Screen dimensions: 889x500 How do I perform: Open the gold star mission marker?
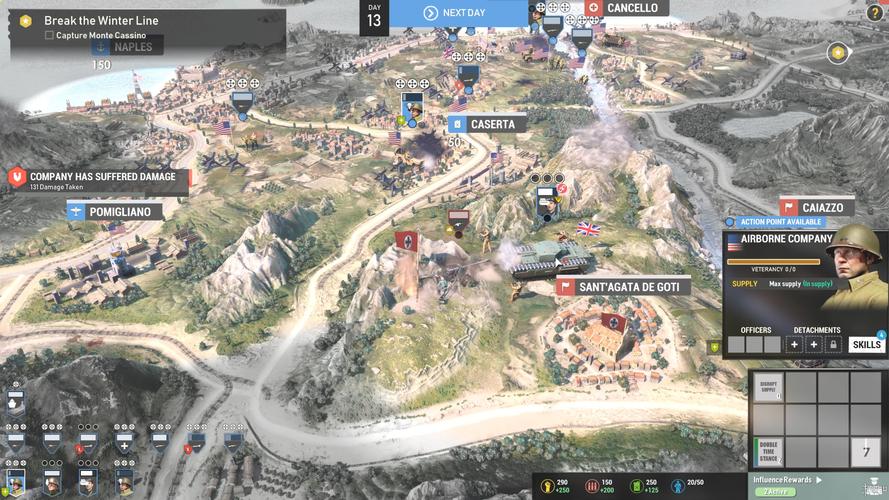[838, 52]
